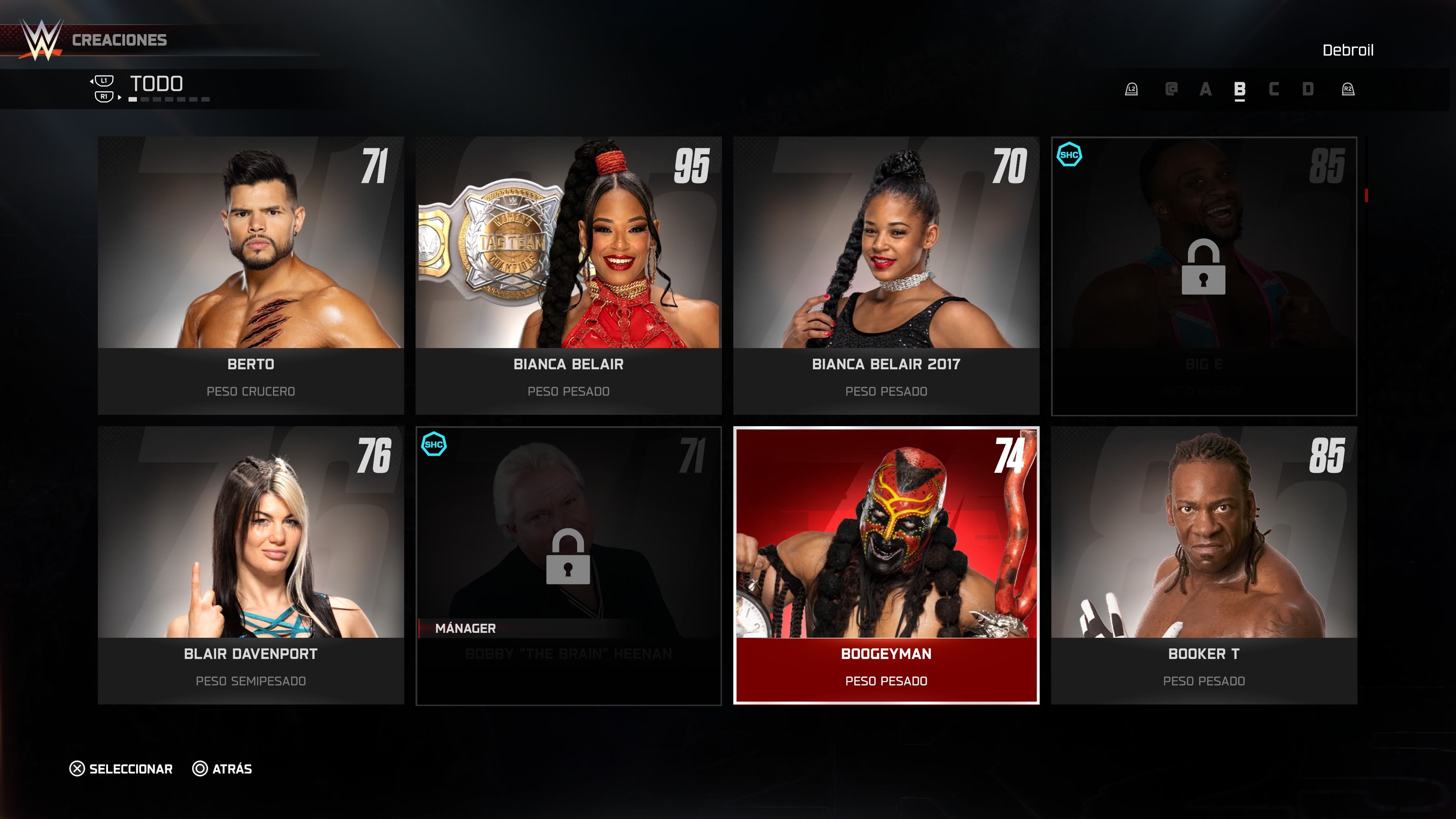The width and height of the screenshot is (1456, 819).
Task: Select the active letter B filter
Action: (x=1239, y=89)
